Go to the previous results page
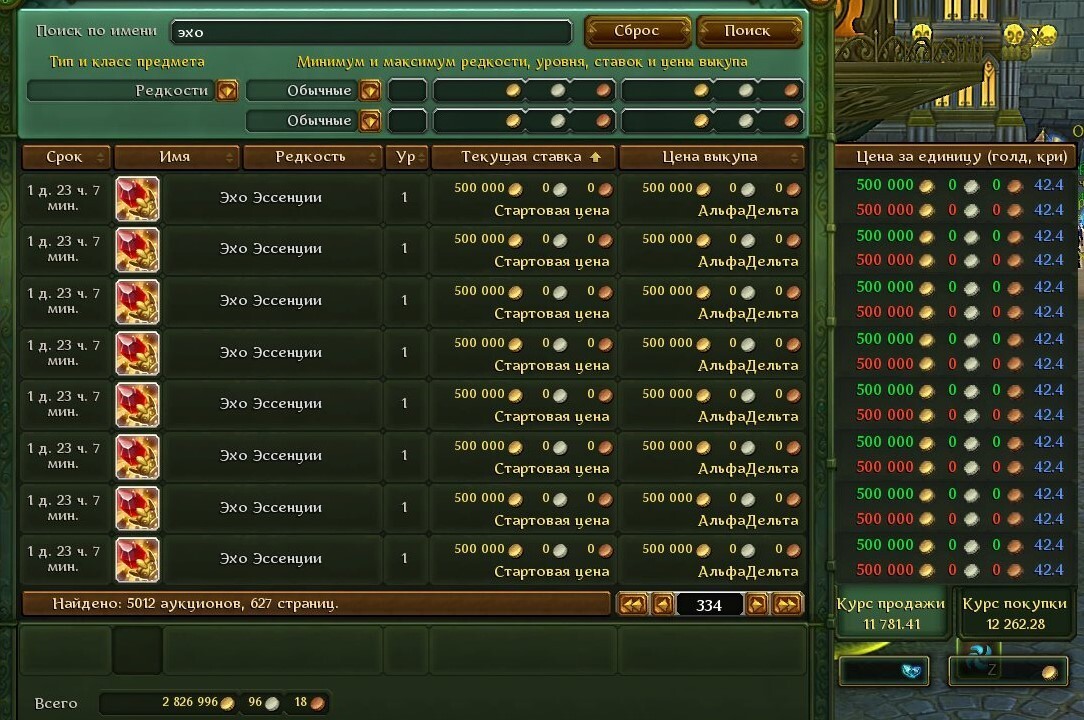1084x720 pixels. pyautogui.click(x=662, y=604)
